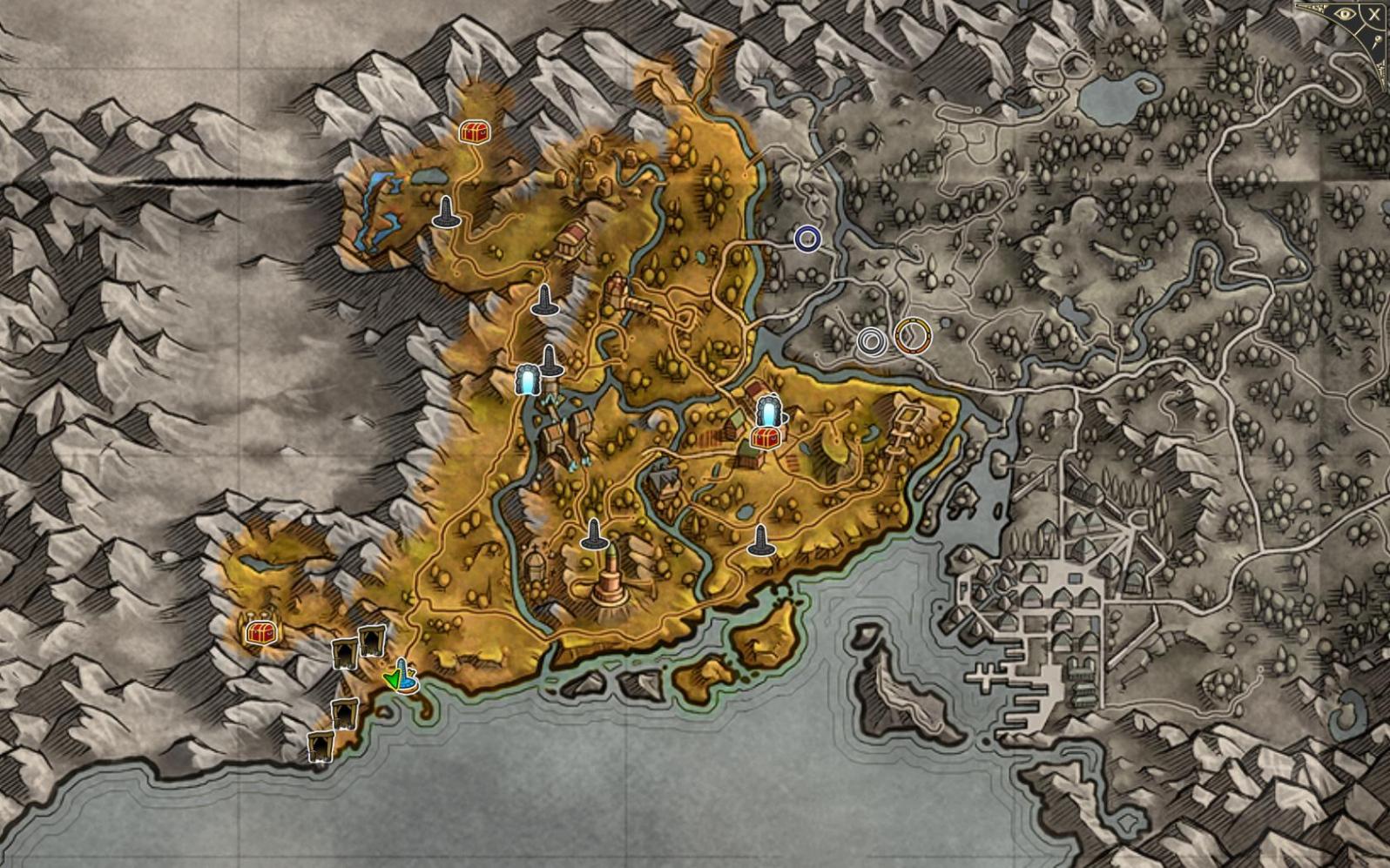The image size is (1390, 868).
Task: Select the orange ring map marker
Action: coord(911,335)
